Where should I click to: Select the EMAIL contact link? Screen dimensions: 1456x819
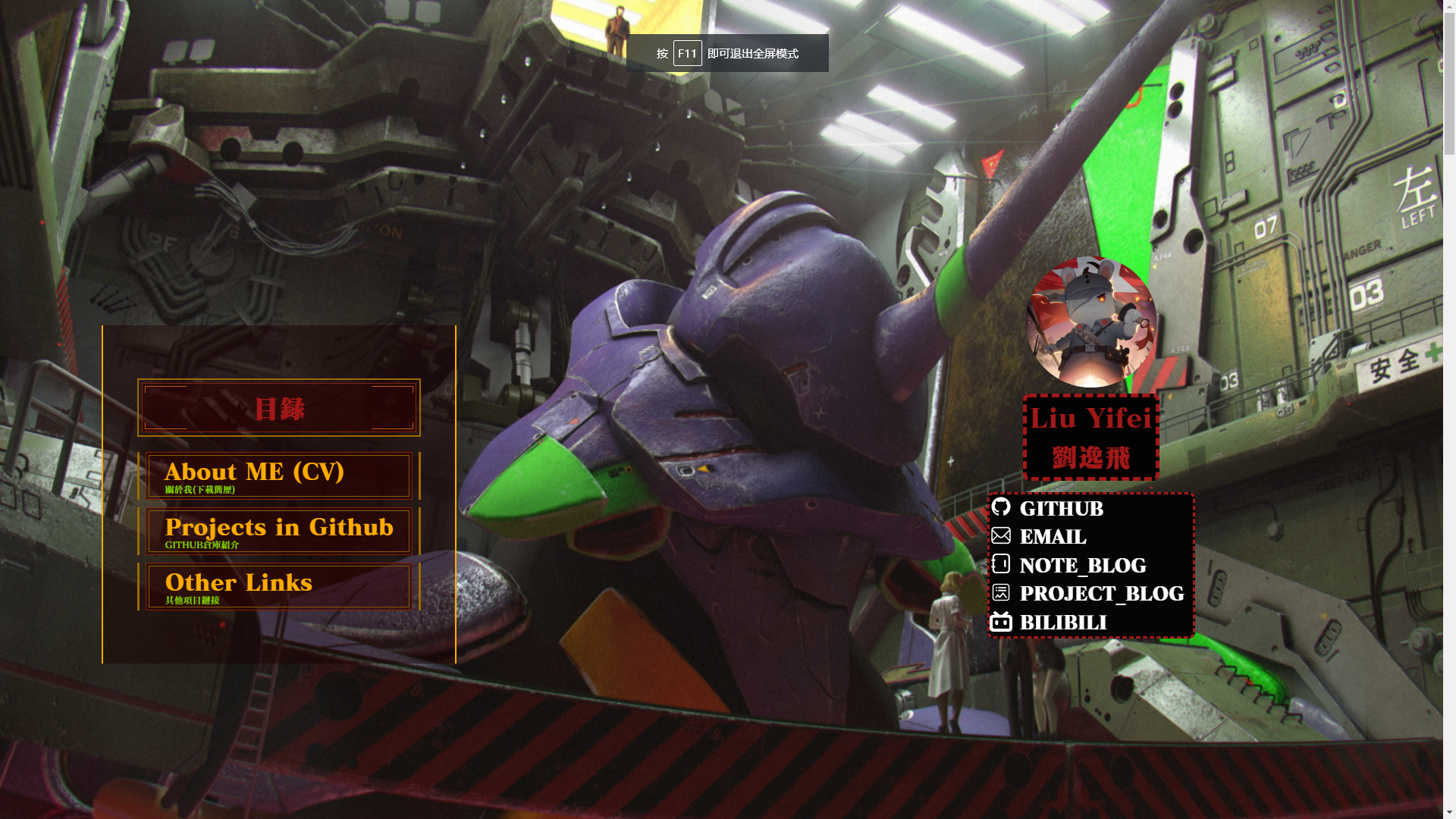pyautogui.click(x=1052, y=537)
